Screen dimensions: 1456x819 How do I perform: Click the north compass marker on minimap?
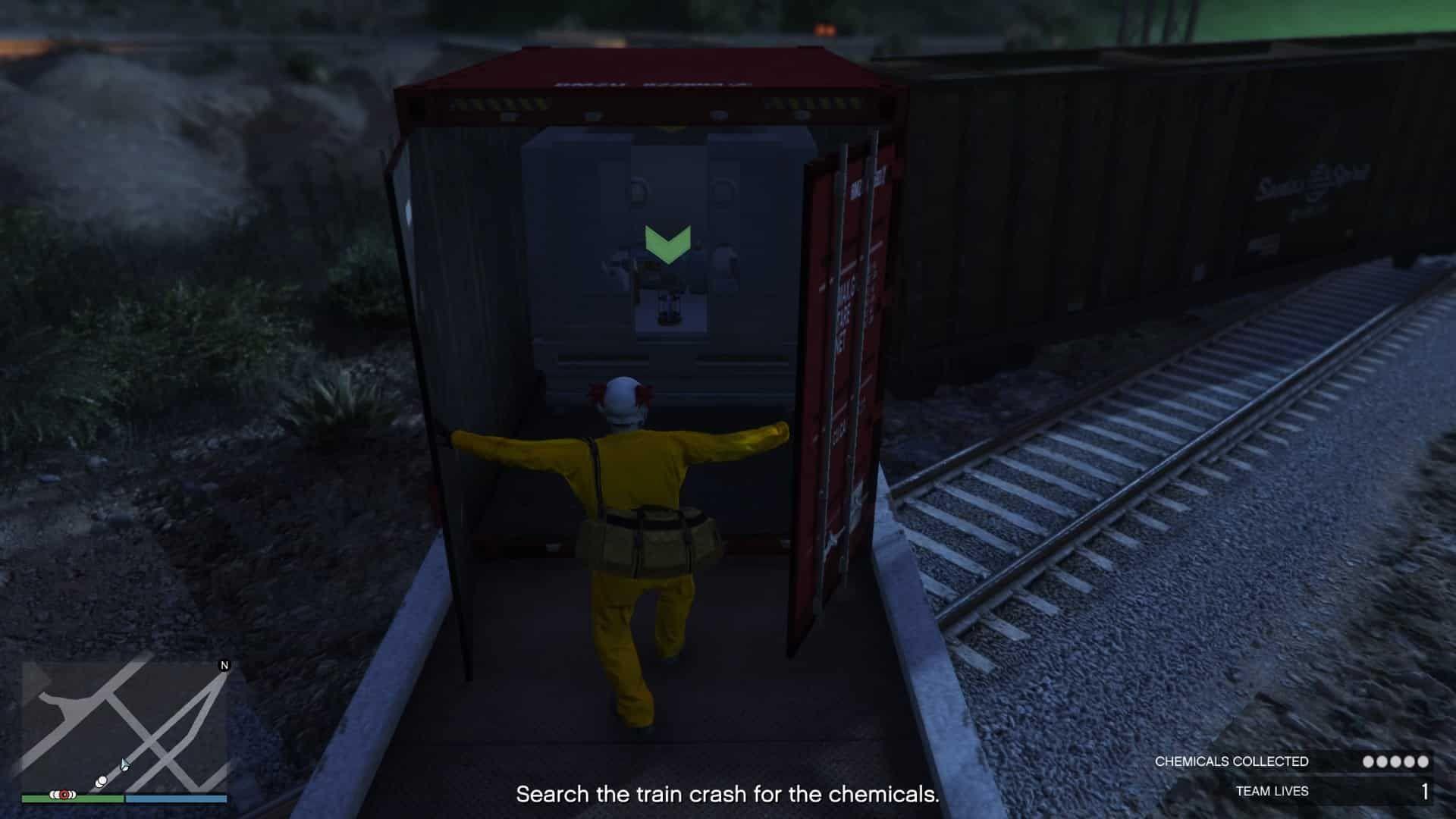tap(224, 665)
